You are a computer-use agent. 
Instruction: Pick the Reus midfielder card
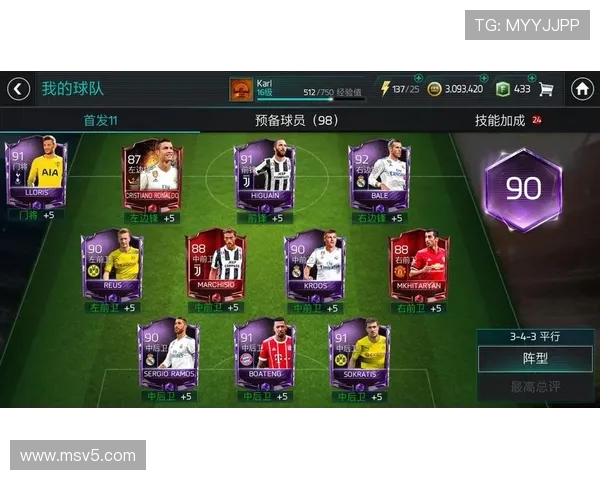pyautogui.click(x=112, y=265)
